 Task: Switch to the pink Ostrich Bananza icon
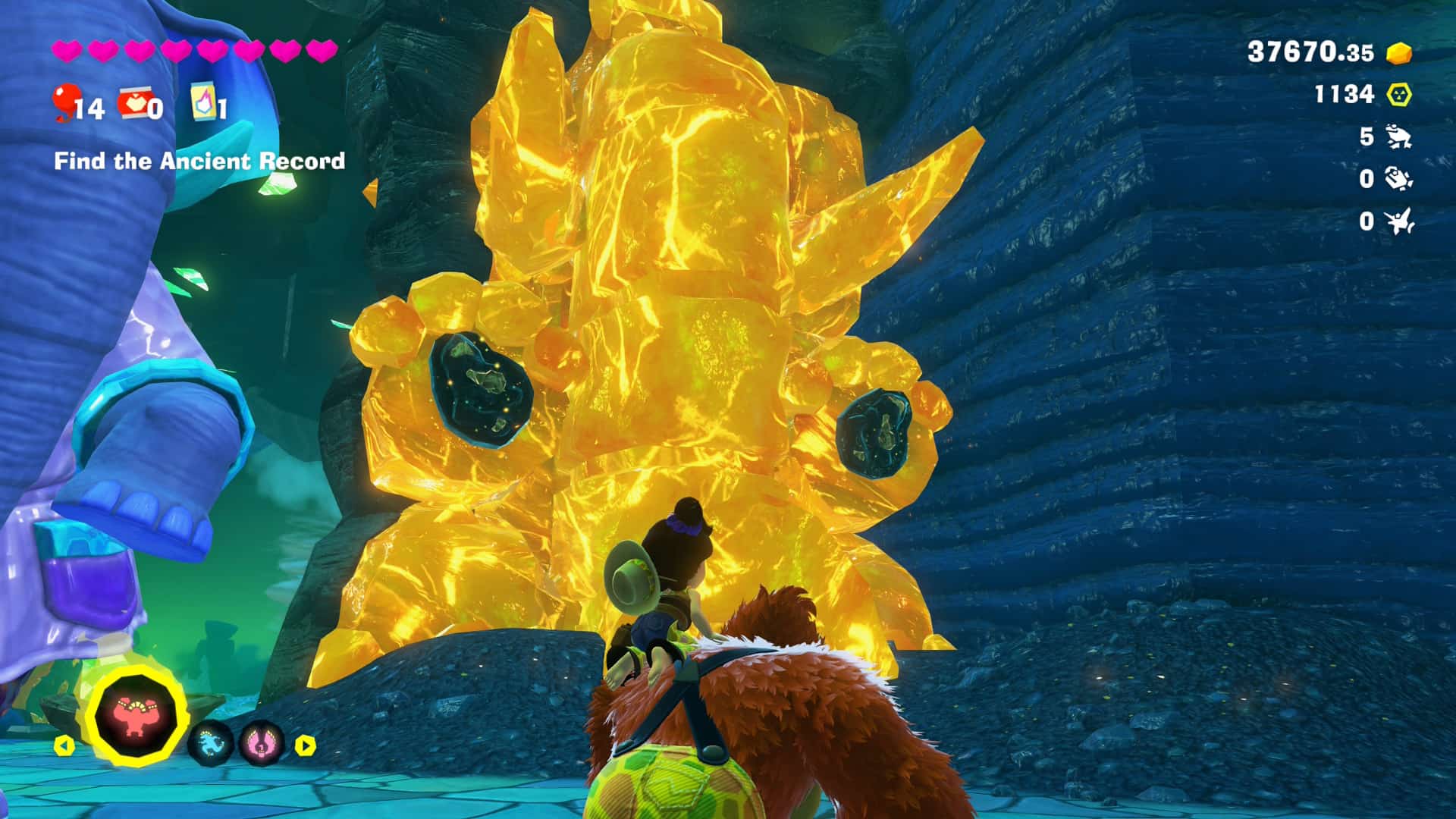(x=261, y=744)
